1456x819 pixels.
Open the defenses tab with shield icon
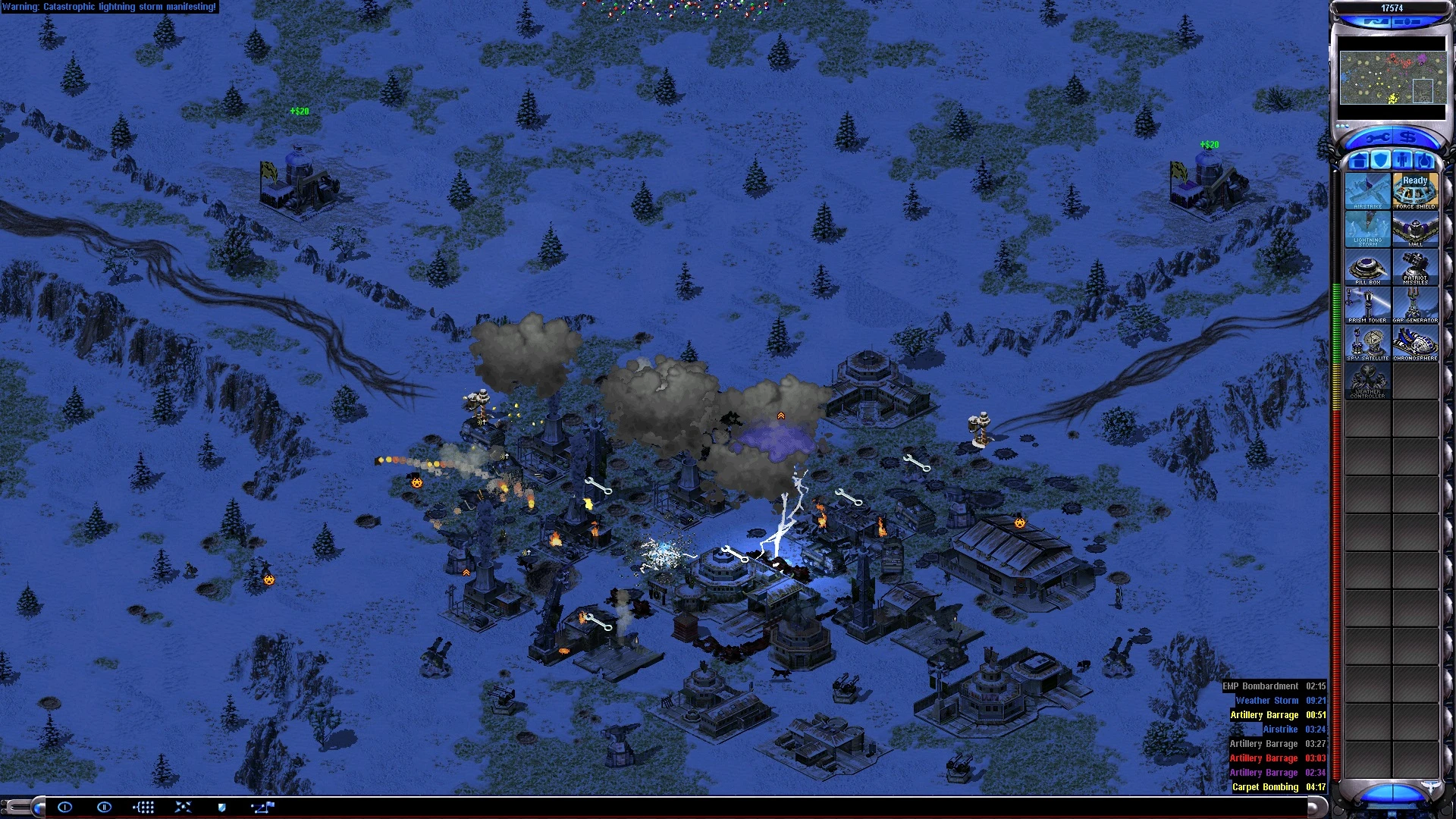tap(1381, 161)
